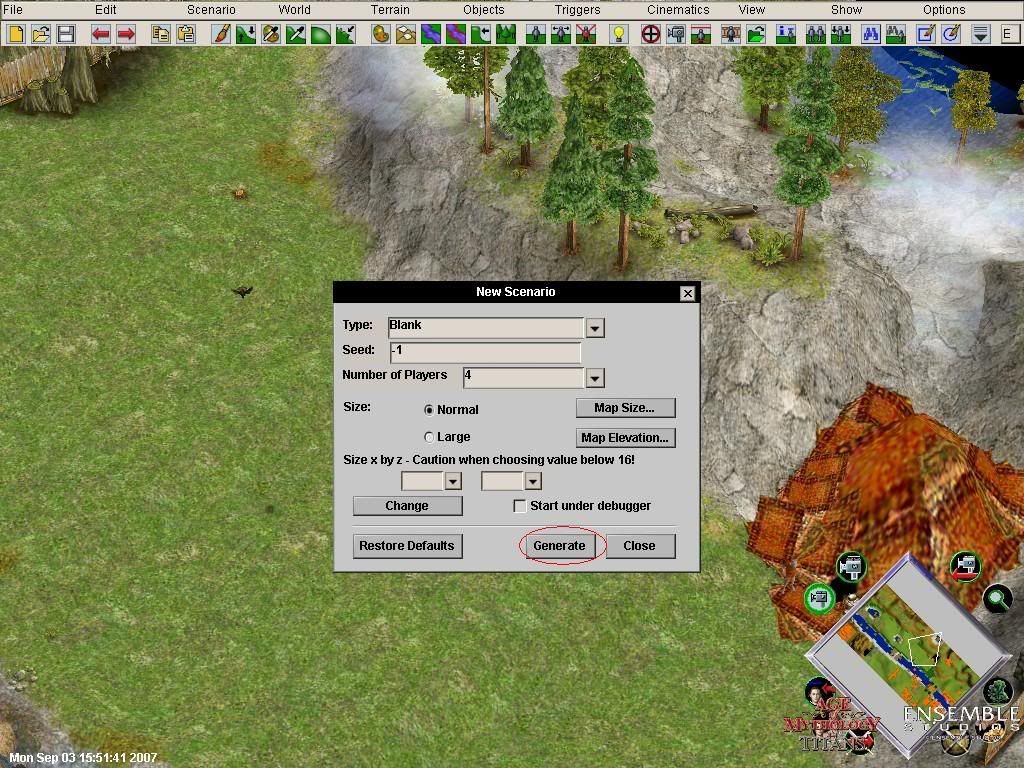Click the Generate button
Viewport: 1024px width, 768px height.
(559, 546)
